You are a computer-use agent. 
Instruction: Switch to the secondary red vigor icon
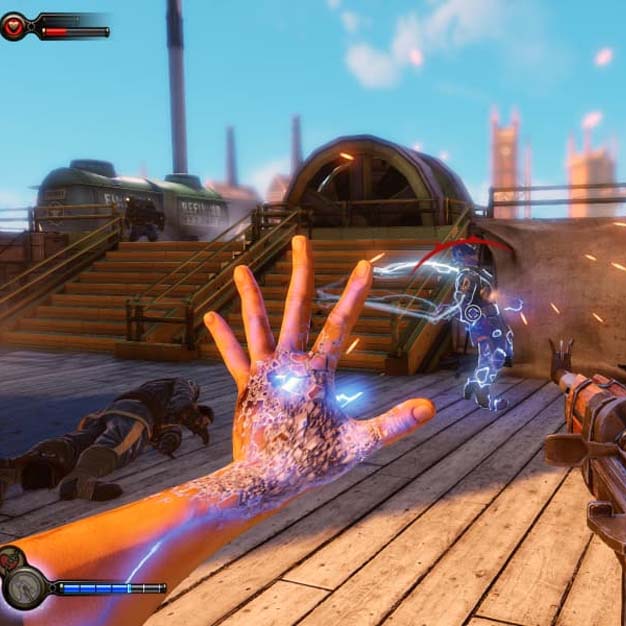[x=9, y=558]
